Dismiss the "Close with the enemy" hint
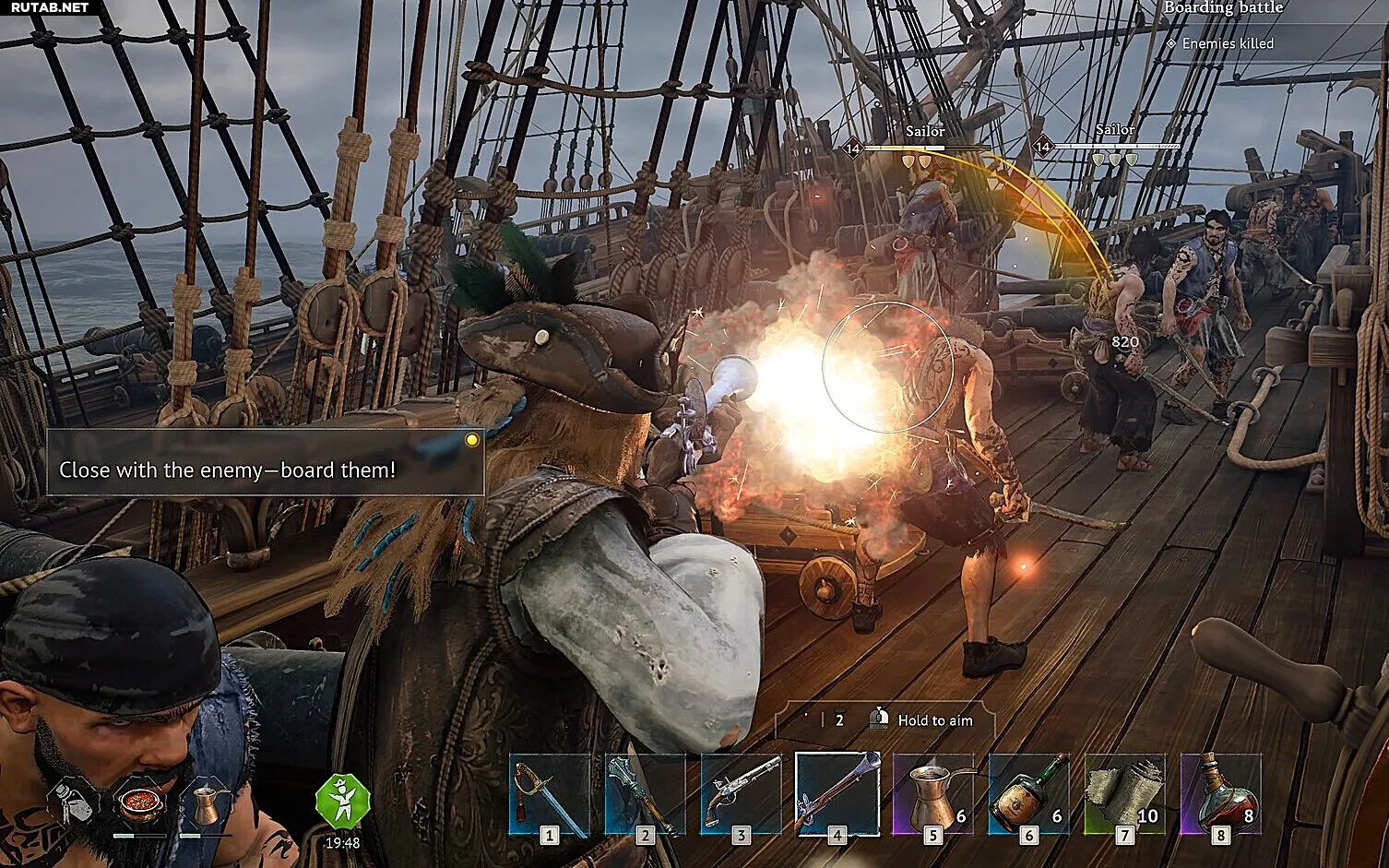 (472, 440)
